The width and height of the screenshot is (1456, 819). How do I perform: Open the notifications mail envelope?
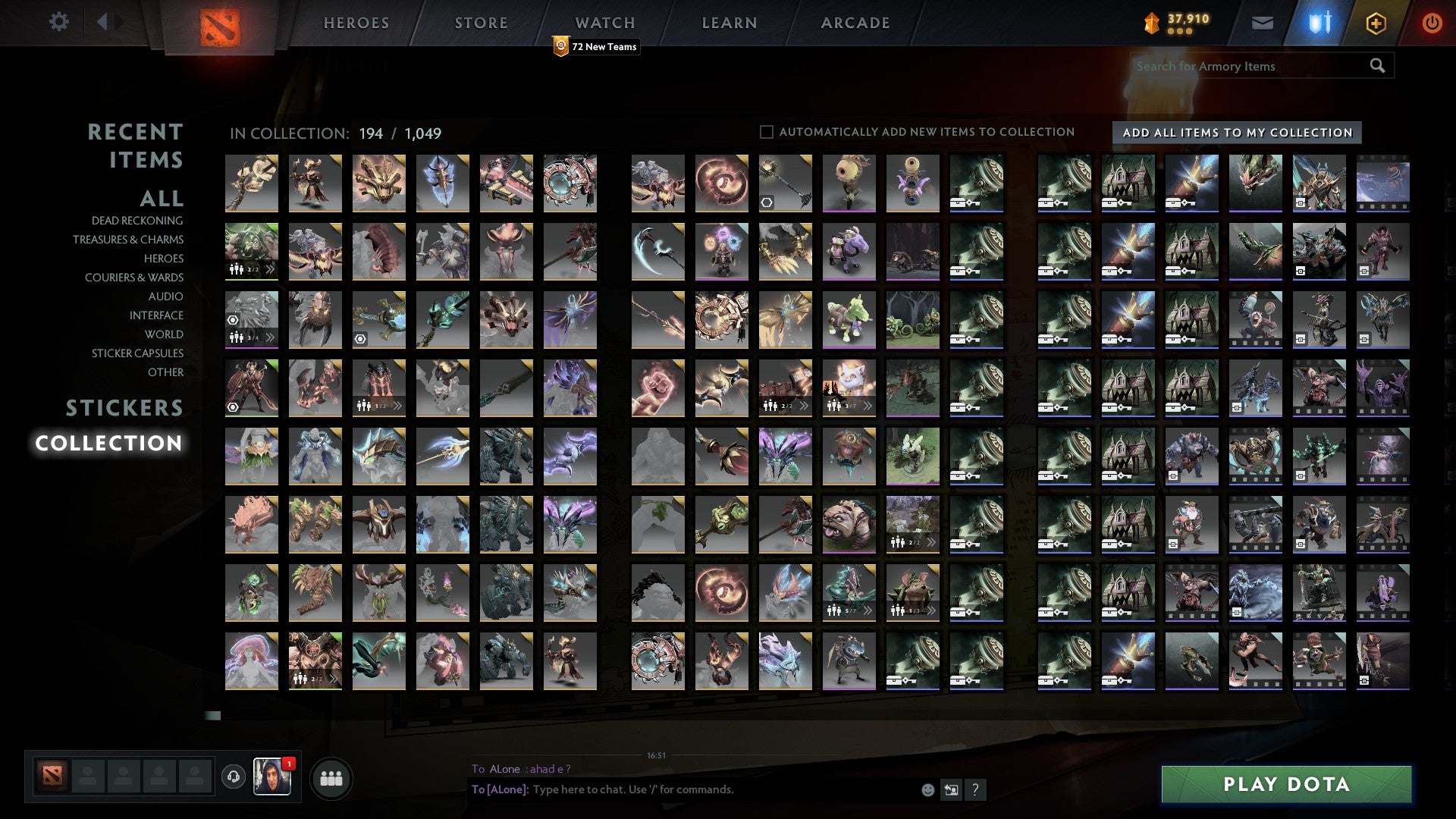[x=1263, y=23]
